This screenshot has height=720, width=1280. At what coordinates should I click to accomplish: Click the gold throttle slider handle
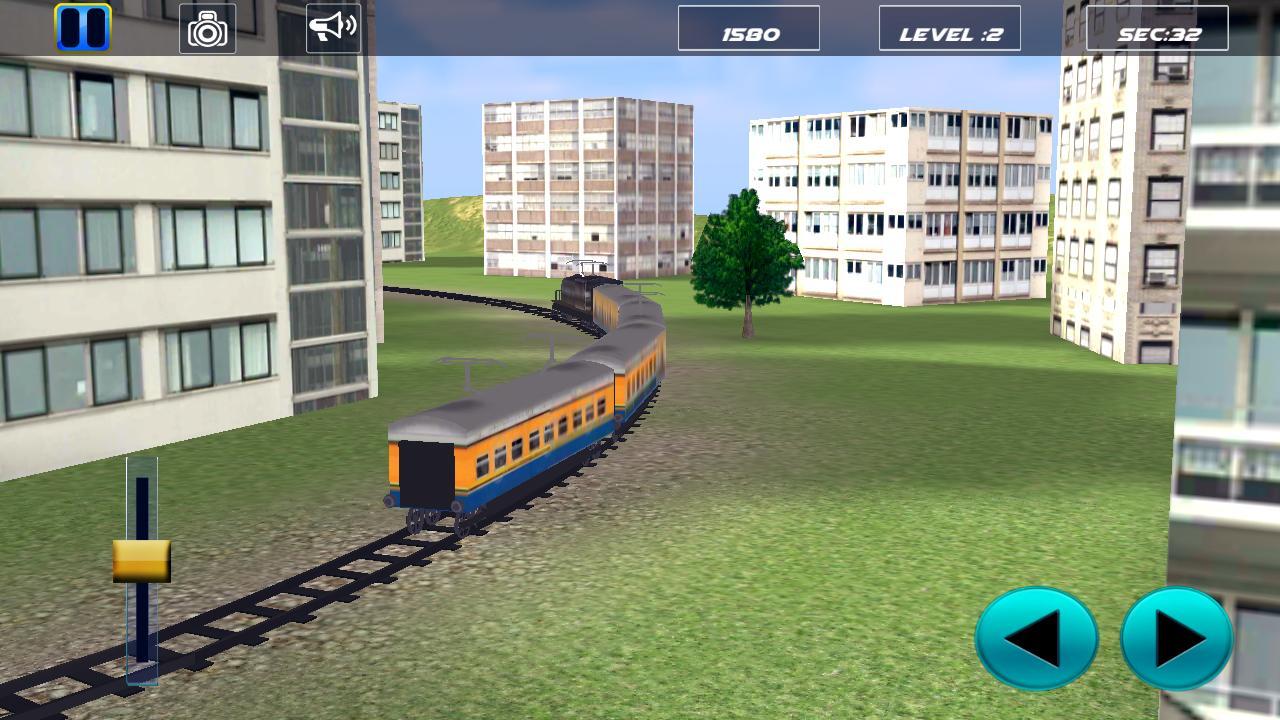pyautogui.click(x=143, y=560)
